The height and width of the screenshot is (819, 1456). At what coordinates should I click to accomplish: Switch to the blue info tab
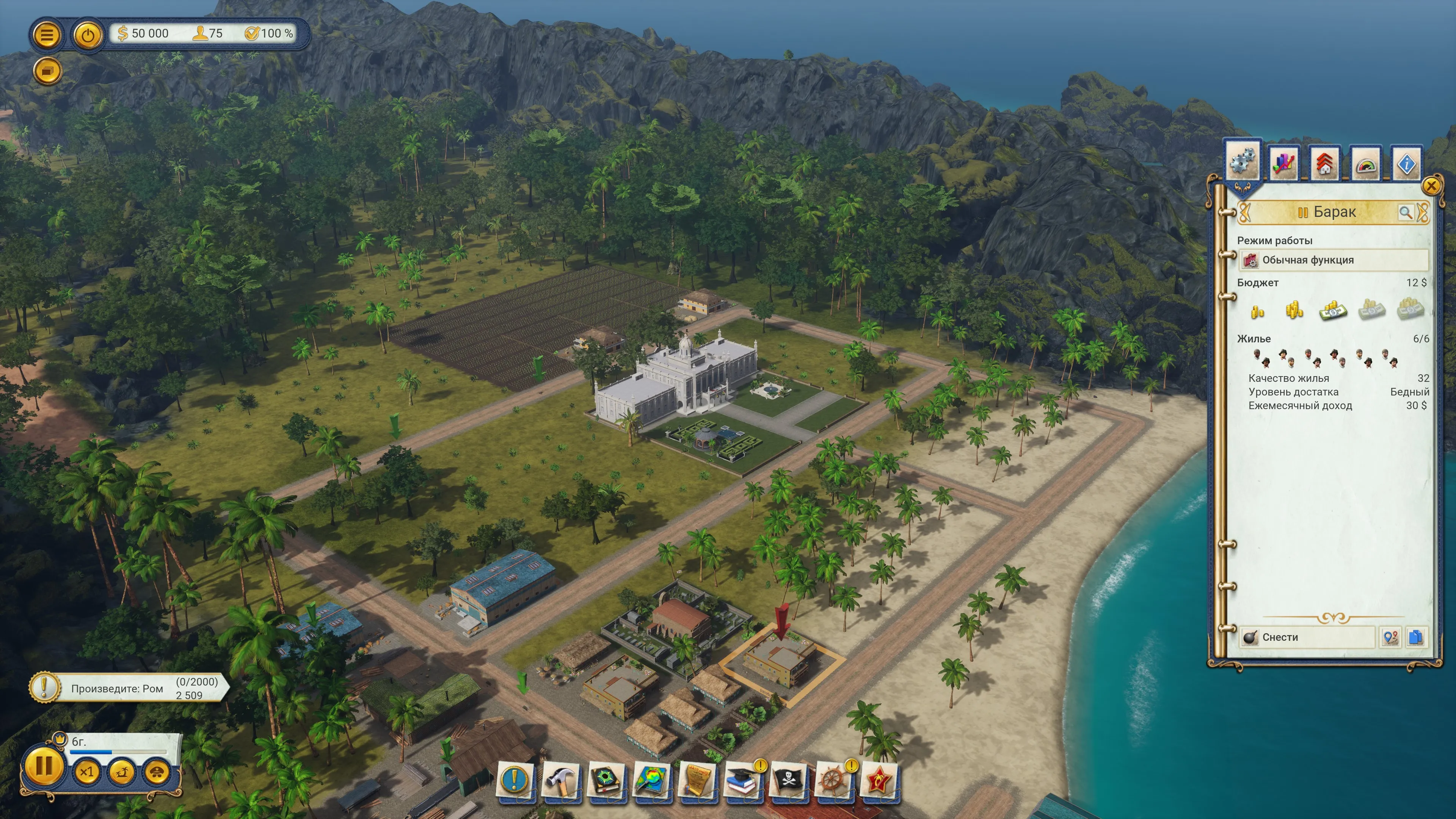pyautogui.click(x=1406, y=163)
